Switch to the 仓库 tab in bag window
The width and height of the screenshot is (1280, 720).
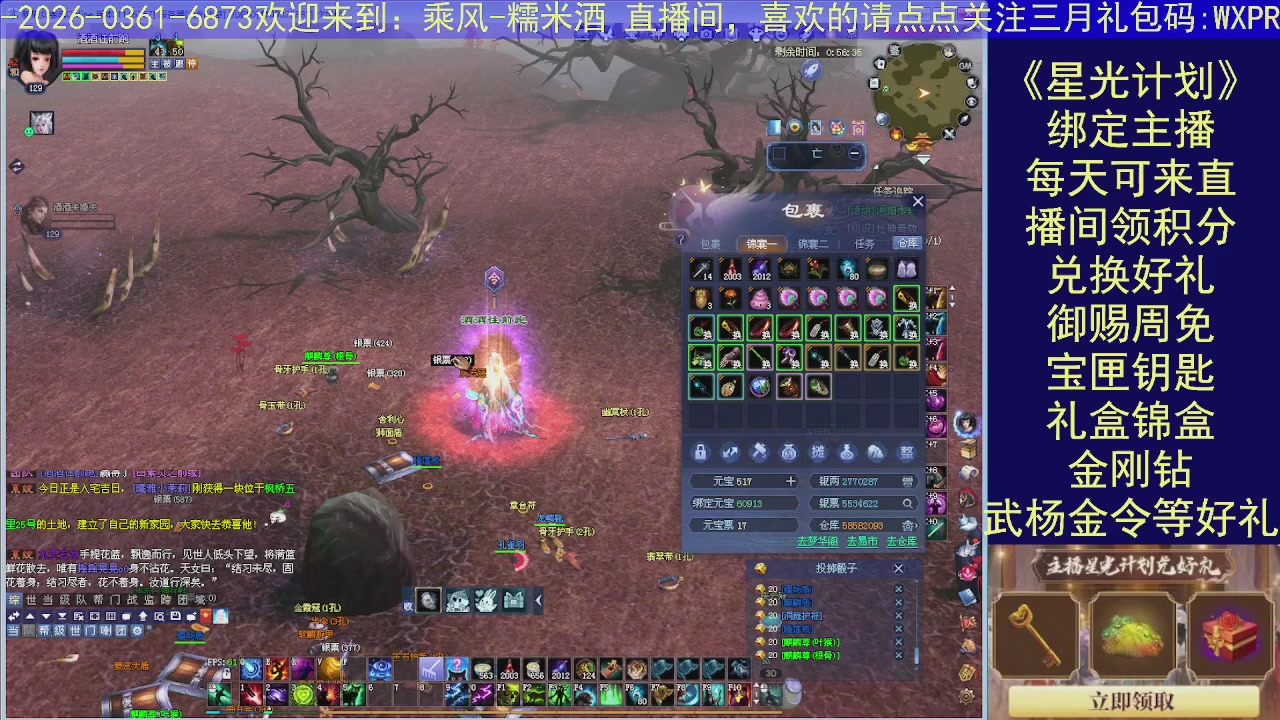point(909,242)
